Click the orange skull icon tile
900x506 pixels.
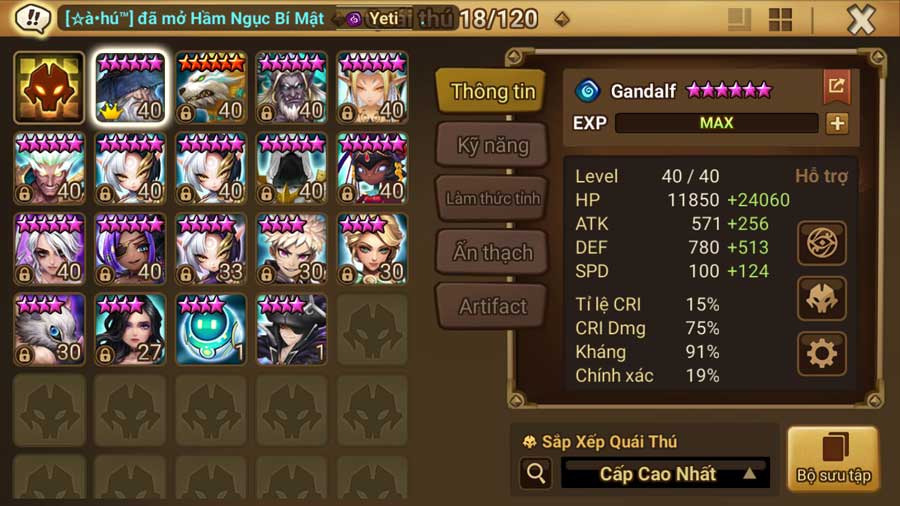(x=49, y=87)
